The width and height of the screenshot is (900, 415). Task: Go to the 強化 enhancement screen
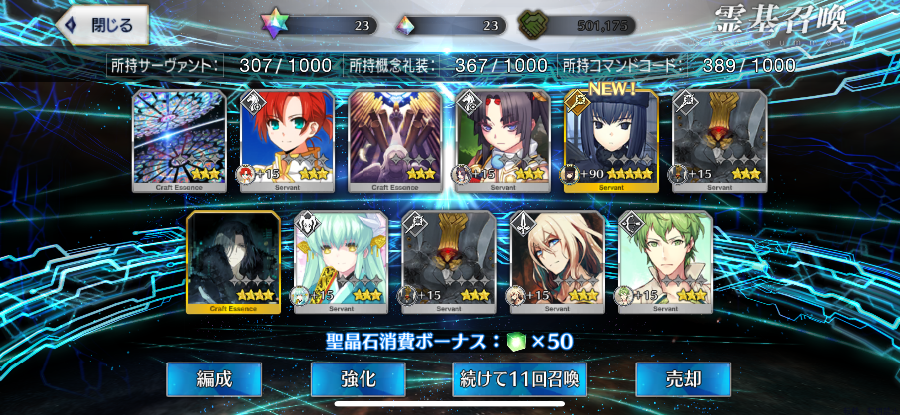[357, 379]
